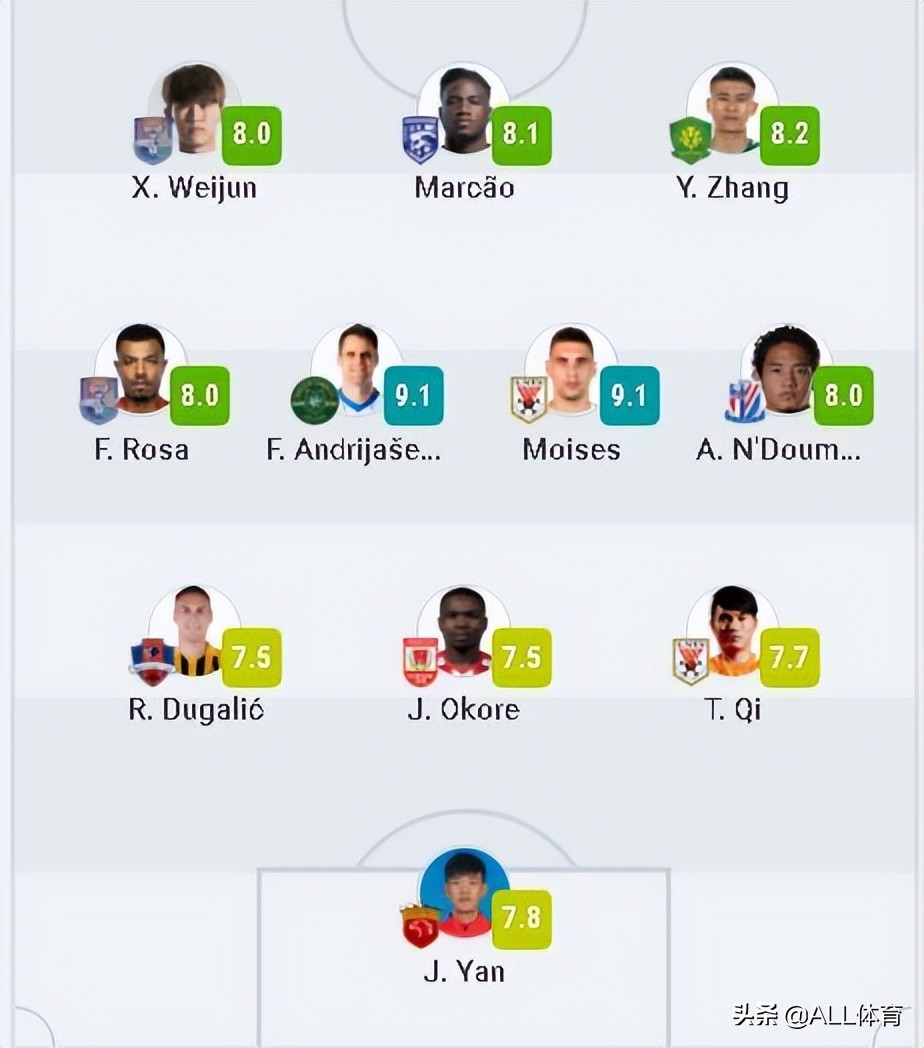Select A. N'Doumbou's player portrait
The height and width of the screenshot is (1048, 924).
(786, 370)
